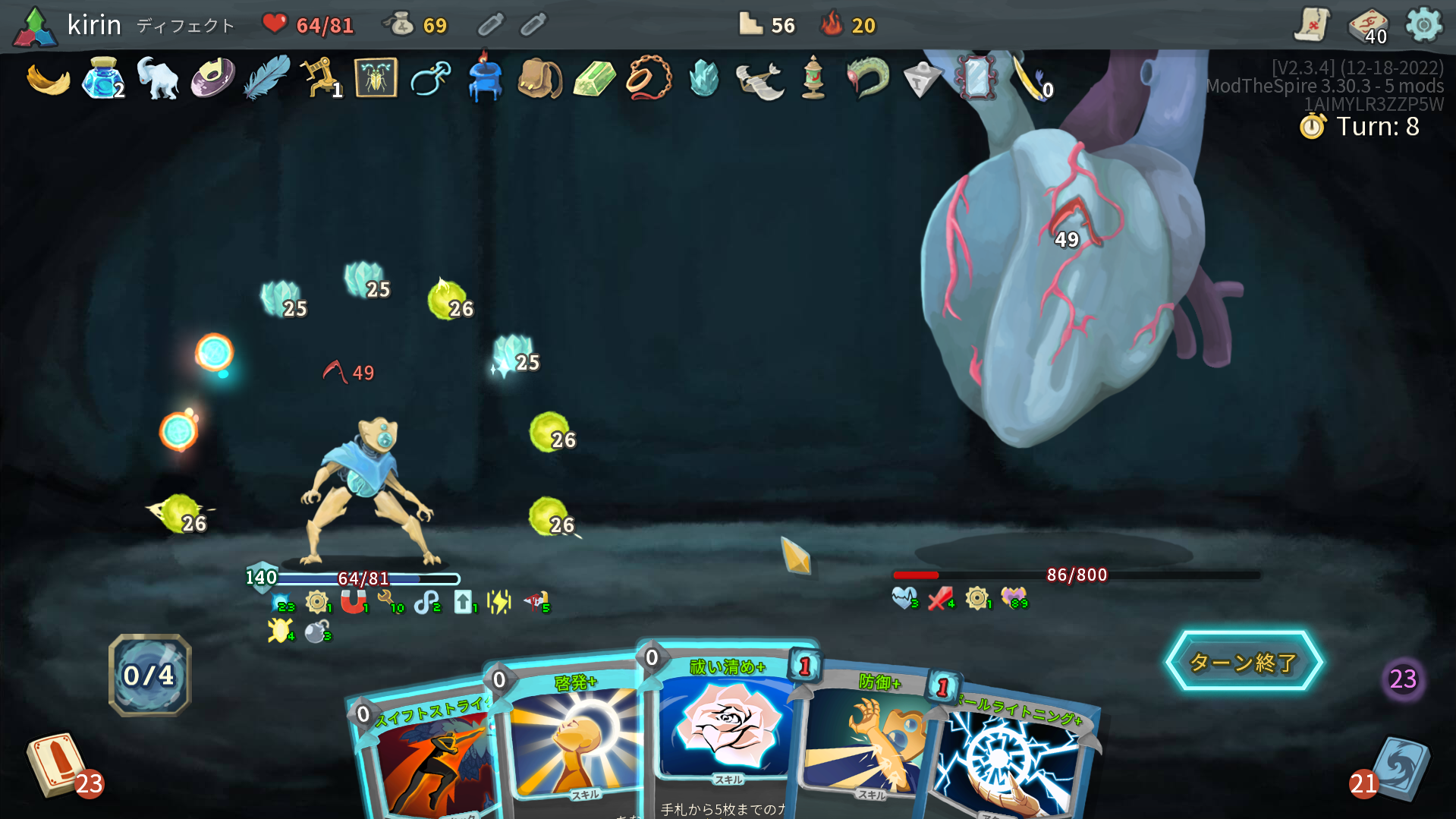Inspect the blue ink bottle relic

102,78
